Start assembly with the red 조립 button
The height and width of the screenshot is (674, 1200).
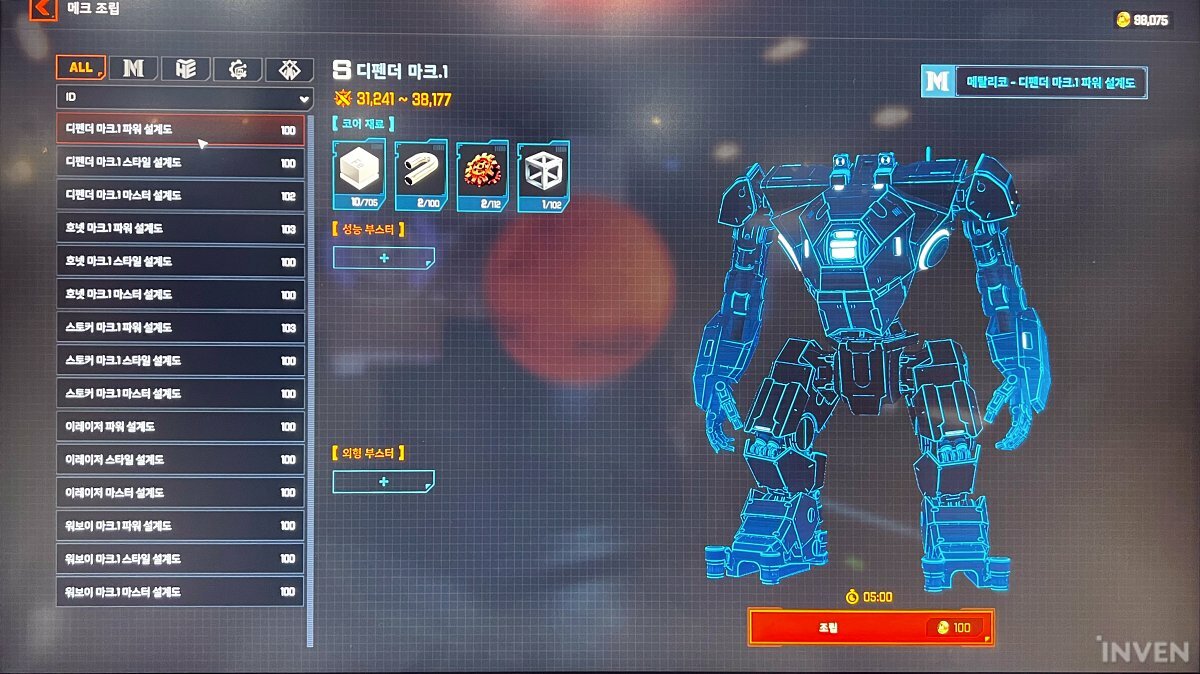(x=870, y=627)
